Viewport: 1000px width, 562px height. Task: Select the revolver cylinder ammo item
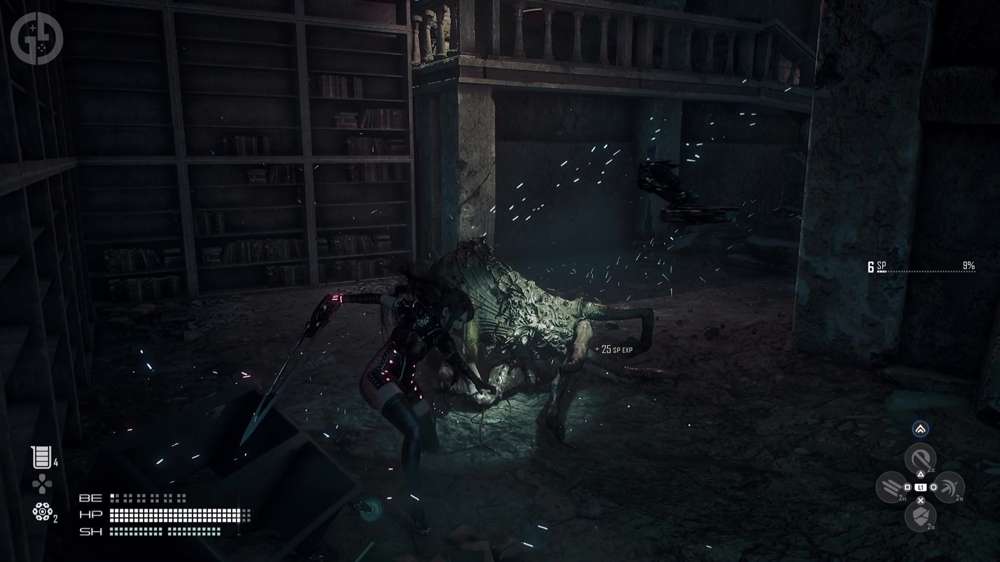pyautogui.click(x=41, y=512)
